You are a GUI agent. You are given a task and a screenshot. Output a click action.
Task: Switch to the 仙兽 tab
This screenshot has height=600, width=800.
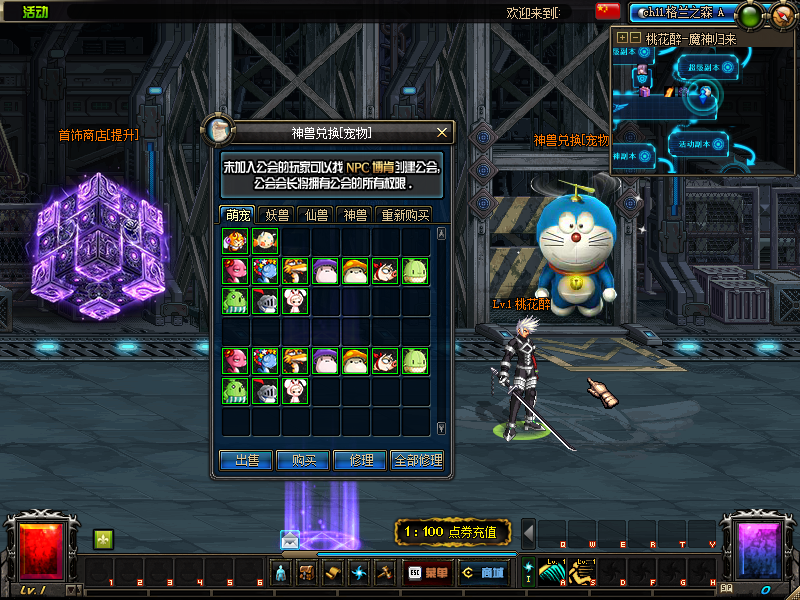[x=316, y=214]
